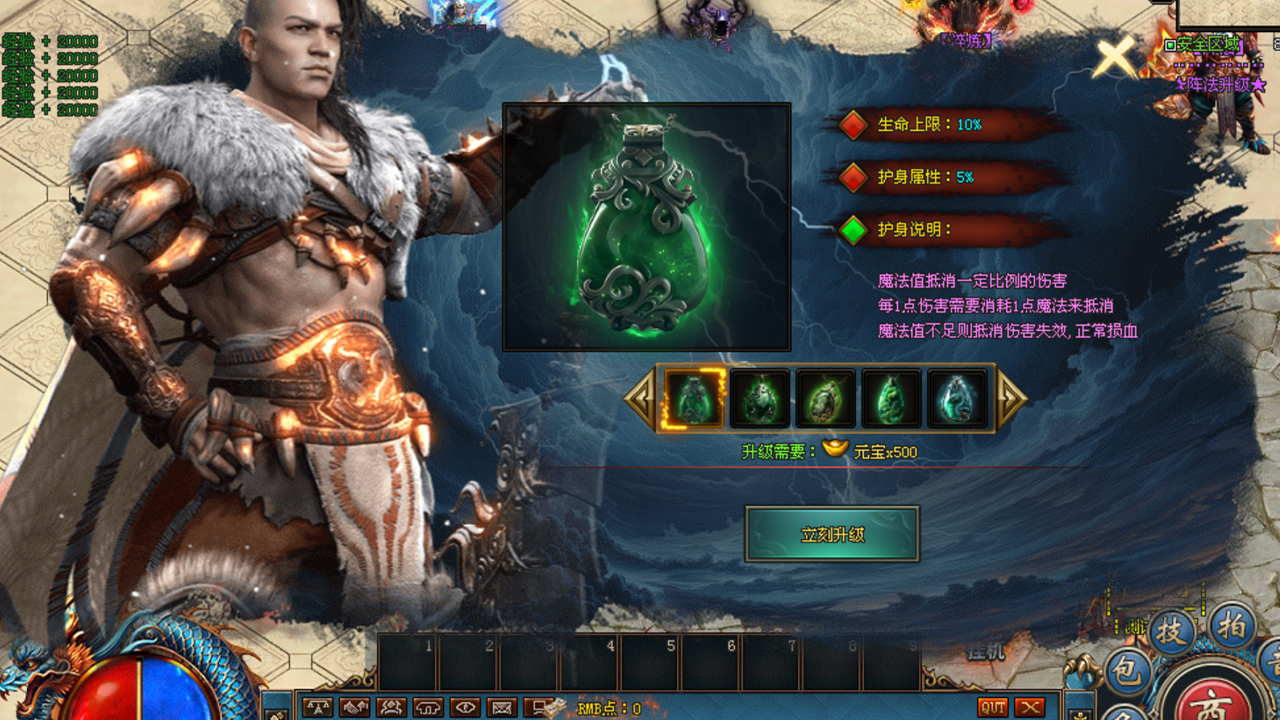This screenshot has height=720, width=1280.
Task: Toggle the eye icon in the toolbar
Action: [465, 707]
